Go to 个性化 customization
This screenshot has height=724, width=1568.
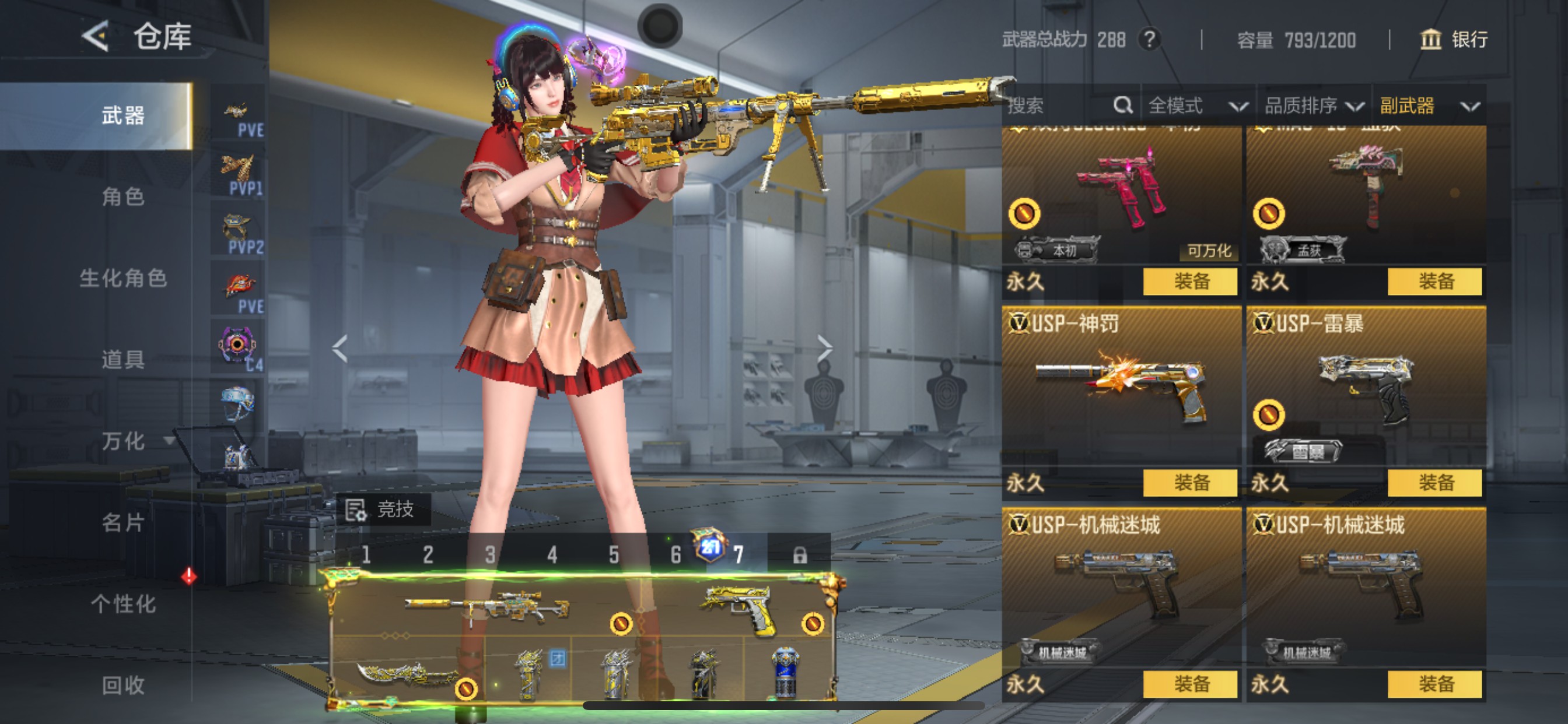pos(123,604)
